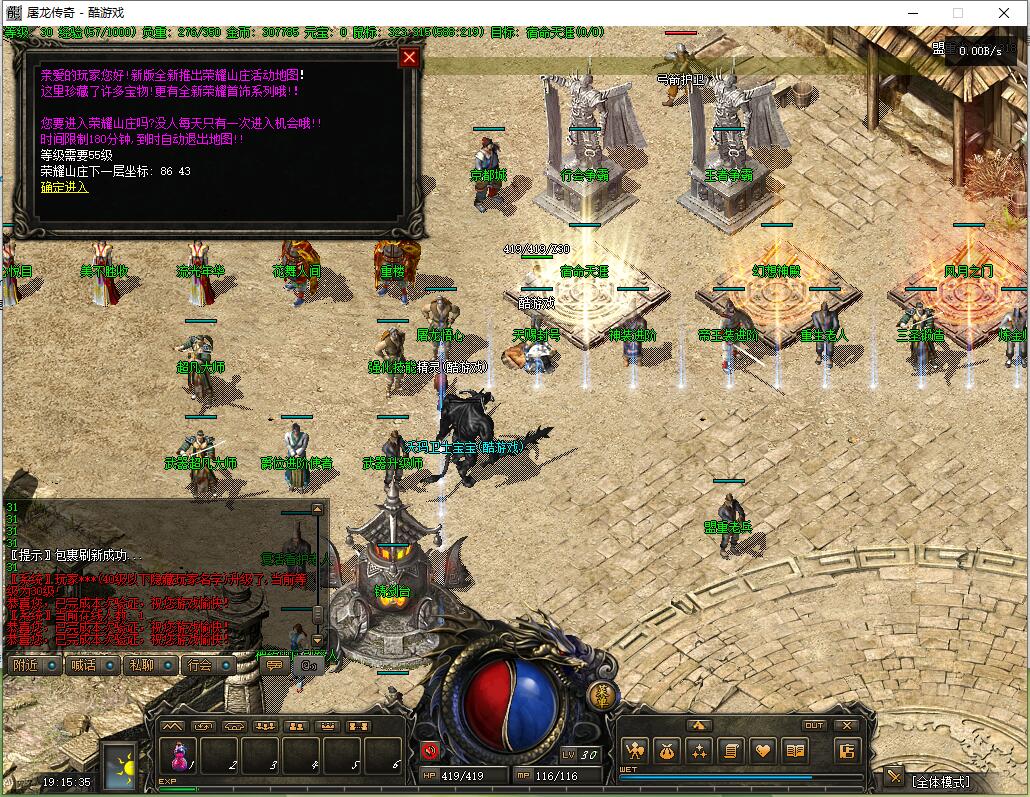1030x797 pixels.
Task: Open the shop icon on the bottom panel
Action: click(847, 750)
